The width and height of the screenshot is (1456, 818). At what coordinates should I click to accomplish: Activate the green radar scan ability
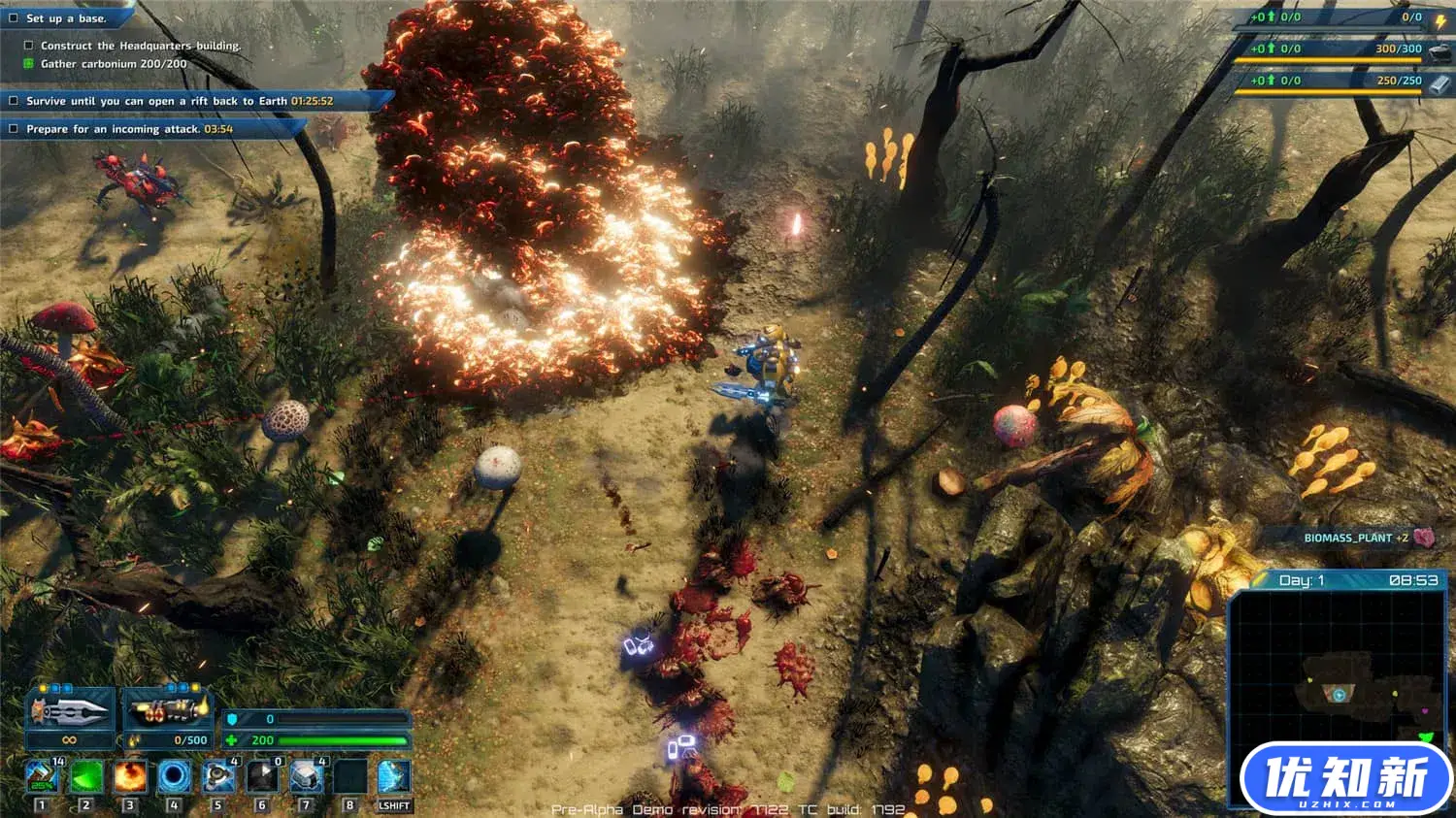tap(86, 777)
